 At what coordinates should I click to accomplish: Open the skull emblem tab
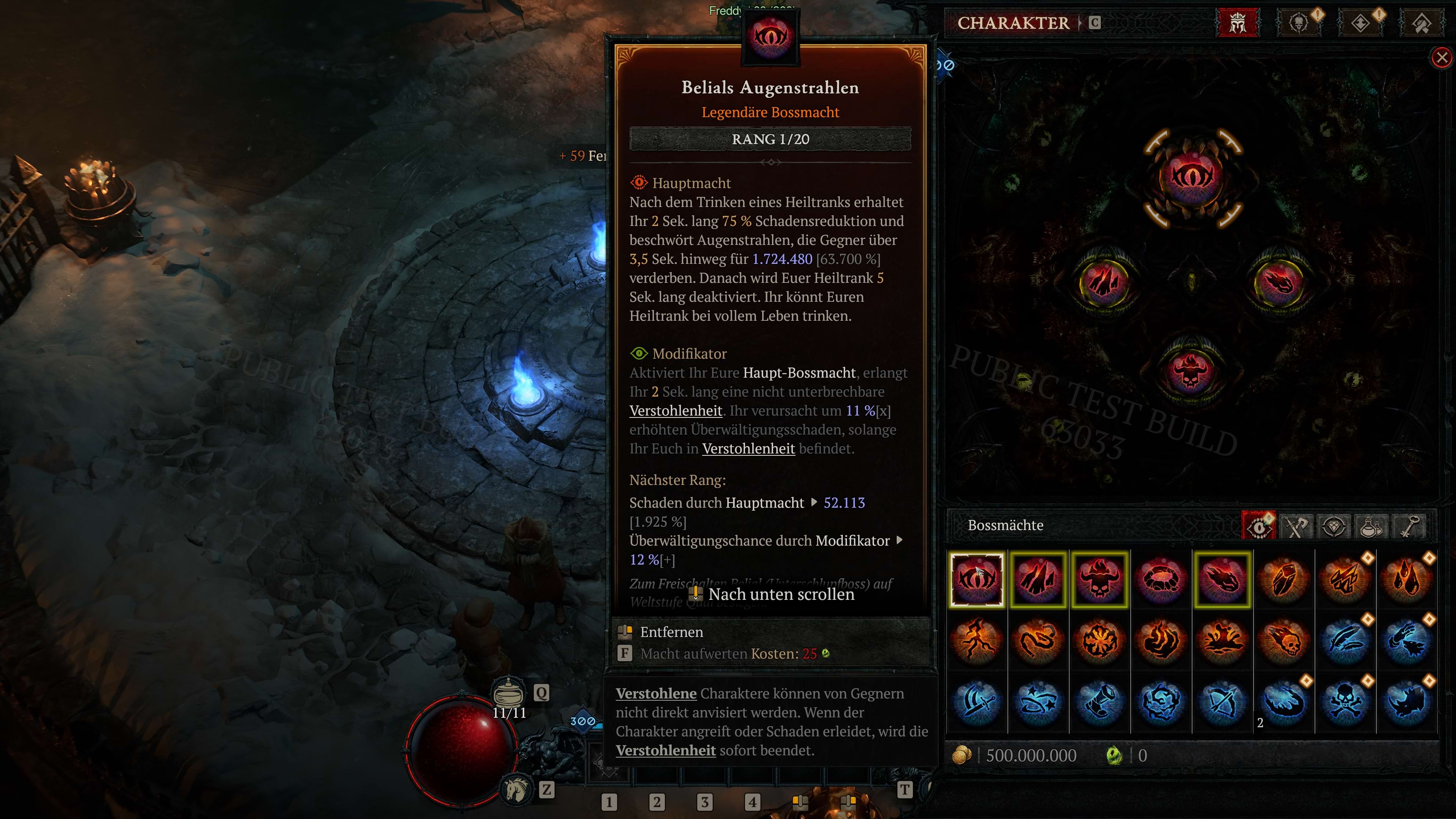pos(1299,23)
